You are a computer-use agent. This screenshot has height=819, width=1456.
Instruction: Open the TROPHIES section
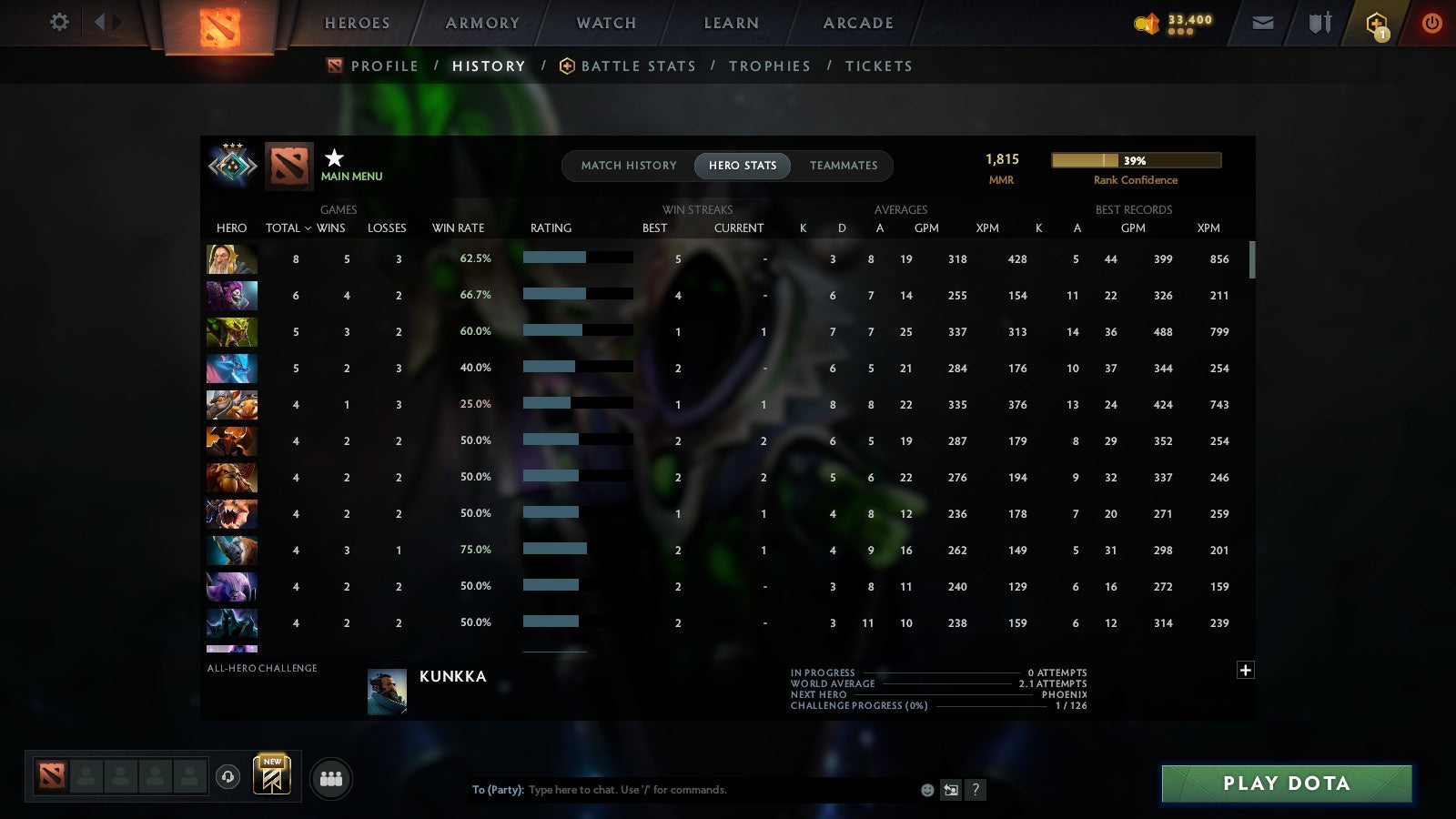[770, 66]
